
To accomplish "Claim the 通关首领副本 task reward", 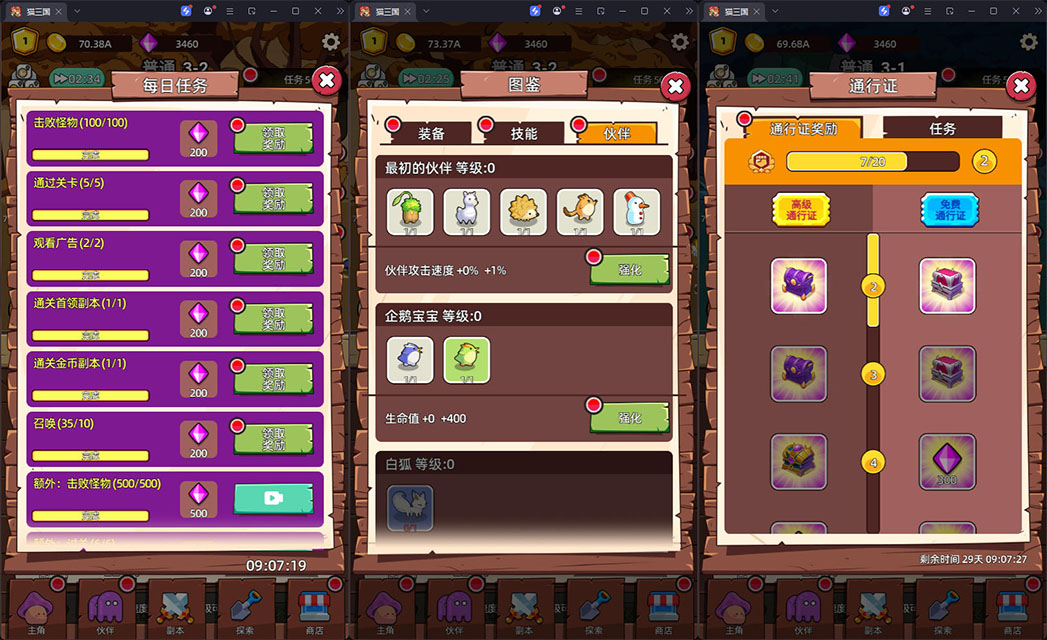I will pyautogui.click(x=273, y=319).
